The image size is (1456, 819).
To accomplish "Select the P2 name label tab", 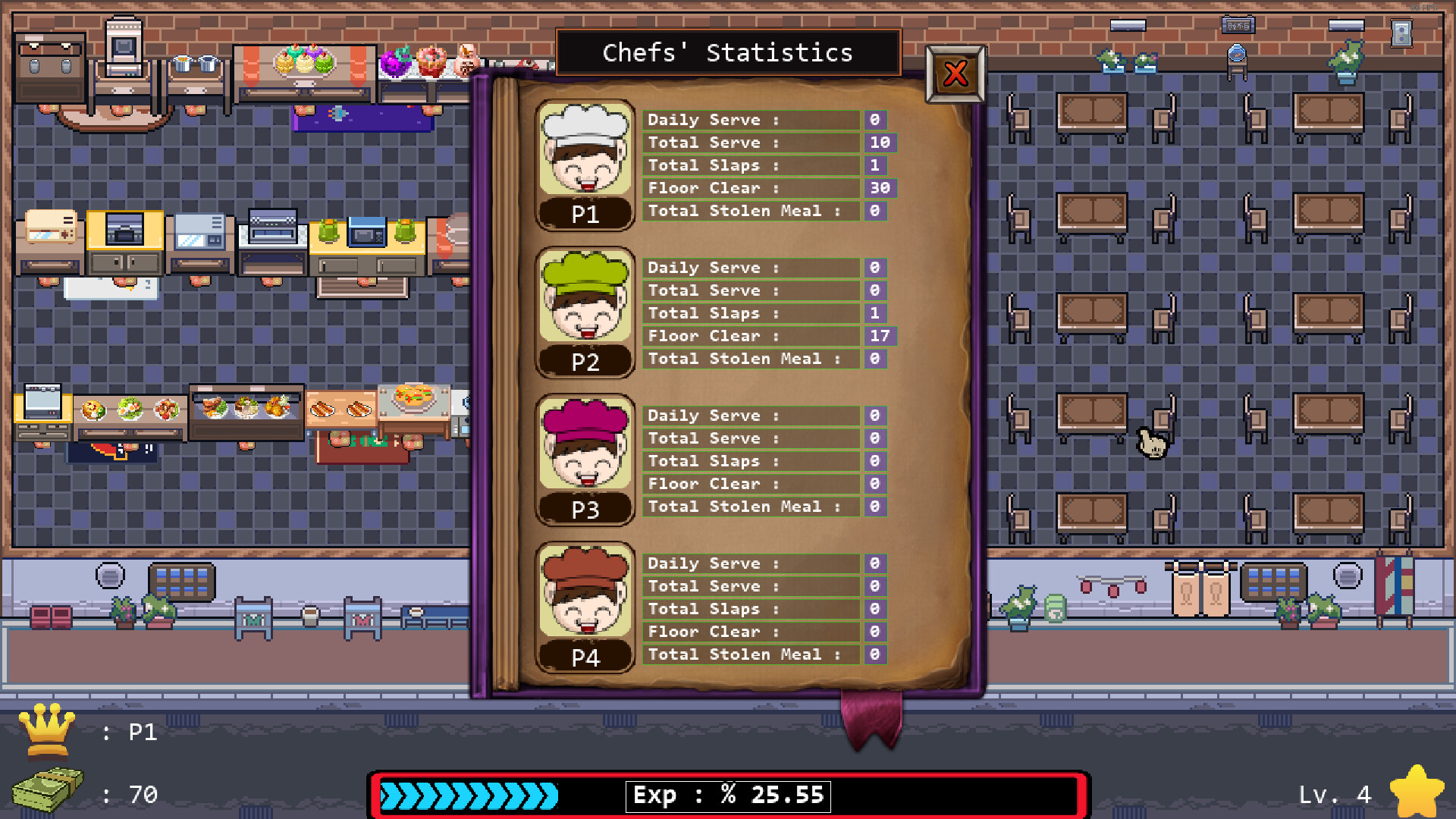I will 585,362.
